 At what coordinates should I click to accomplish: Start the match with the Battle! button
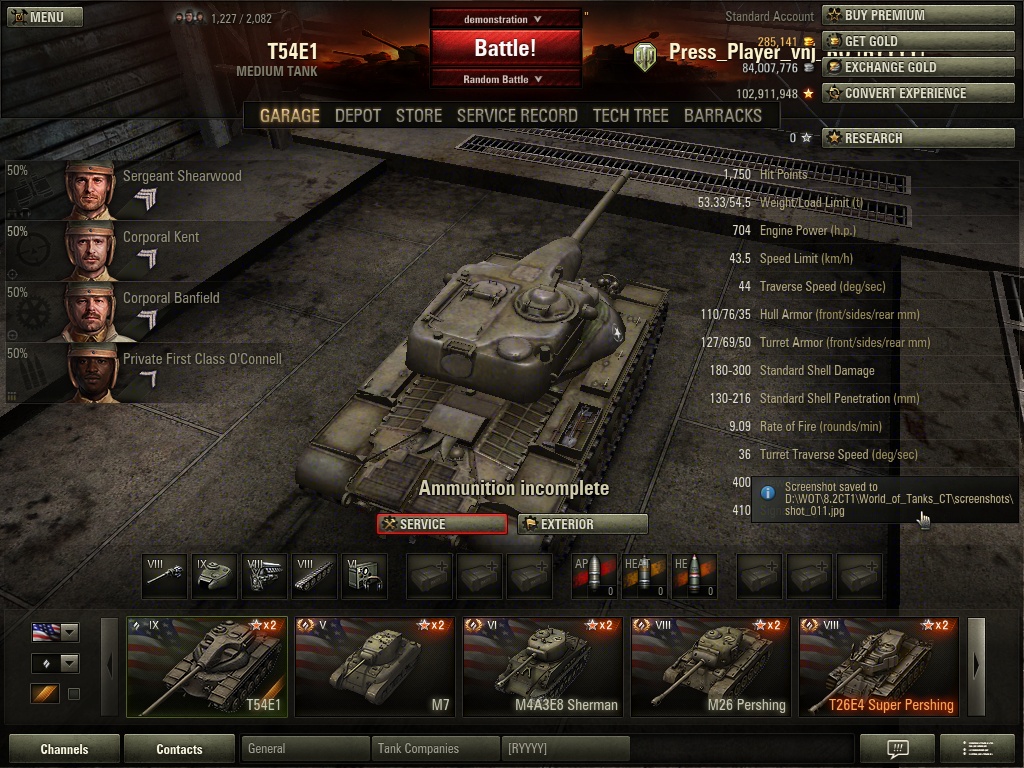pyautogui.click(x=505, y=47)
